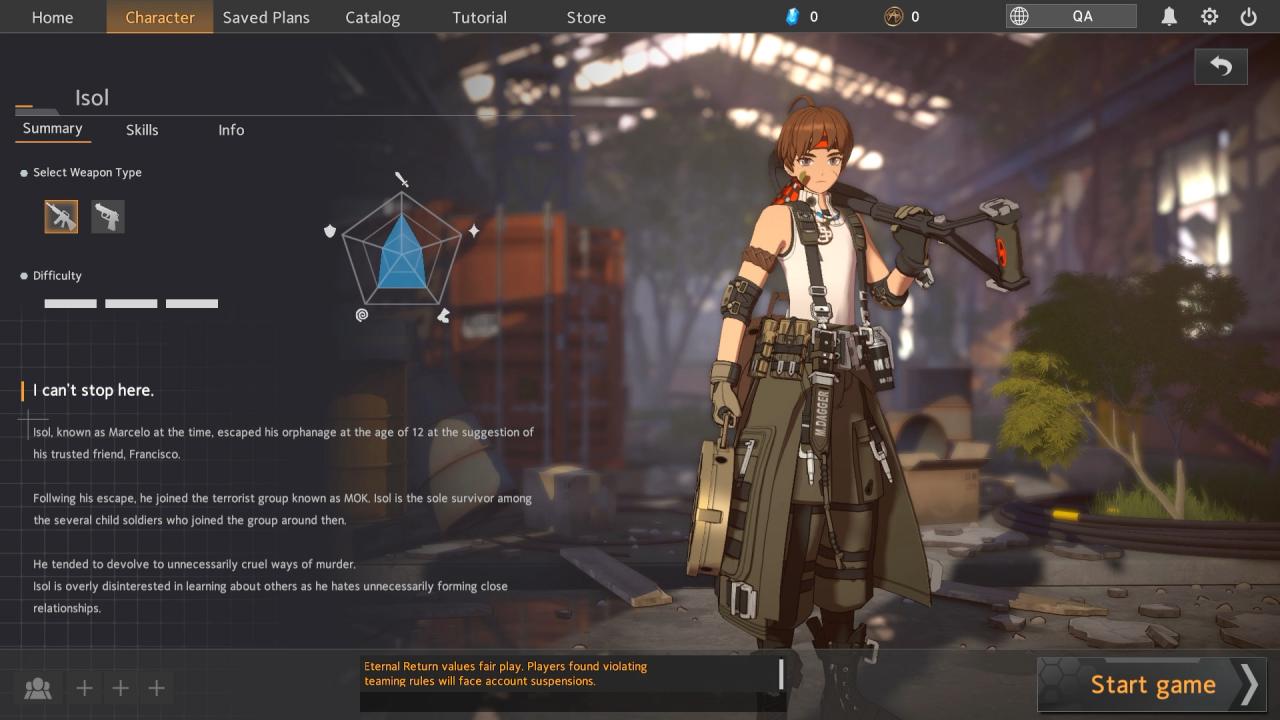
Task: Check the notification bell
Action: 1169,16
